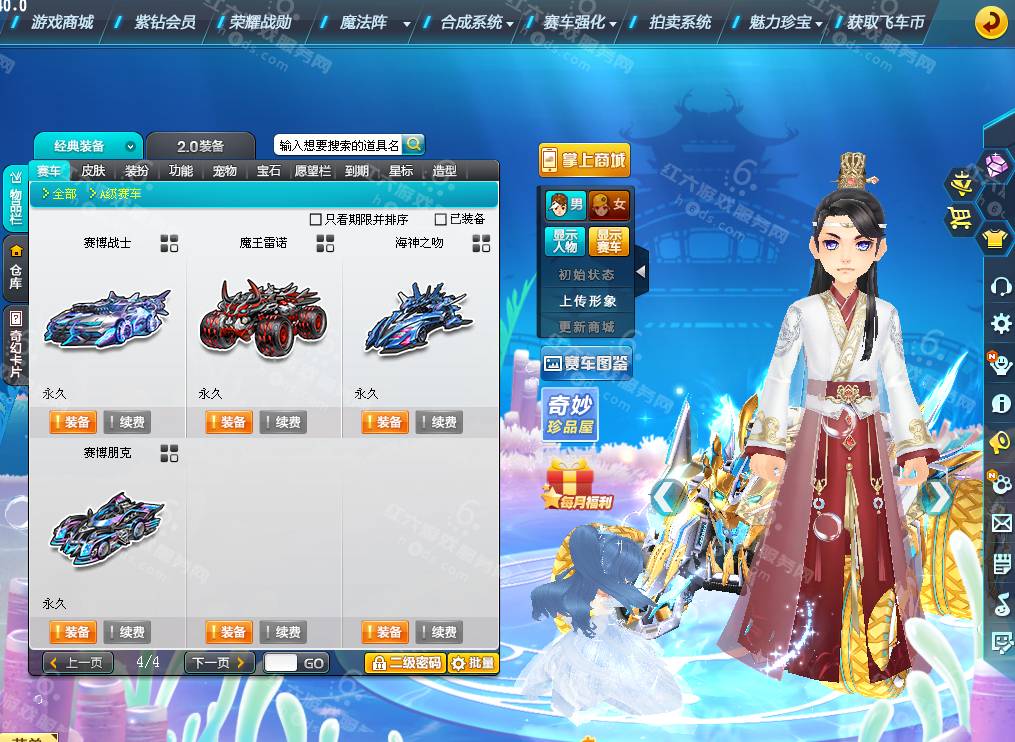Open the 拍卖系统 auction system
The image size is (1015, 742).
(x=680, y=22)
